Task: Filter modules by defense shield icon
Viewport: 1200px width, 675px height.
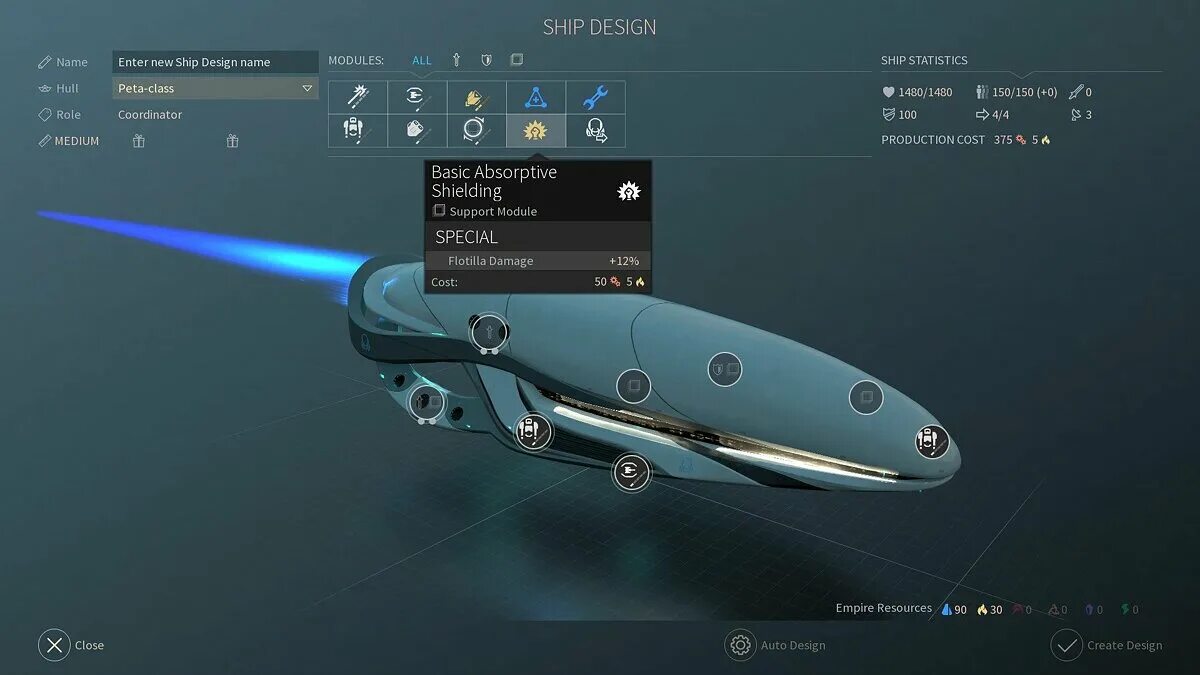Action: 486,60
